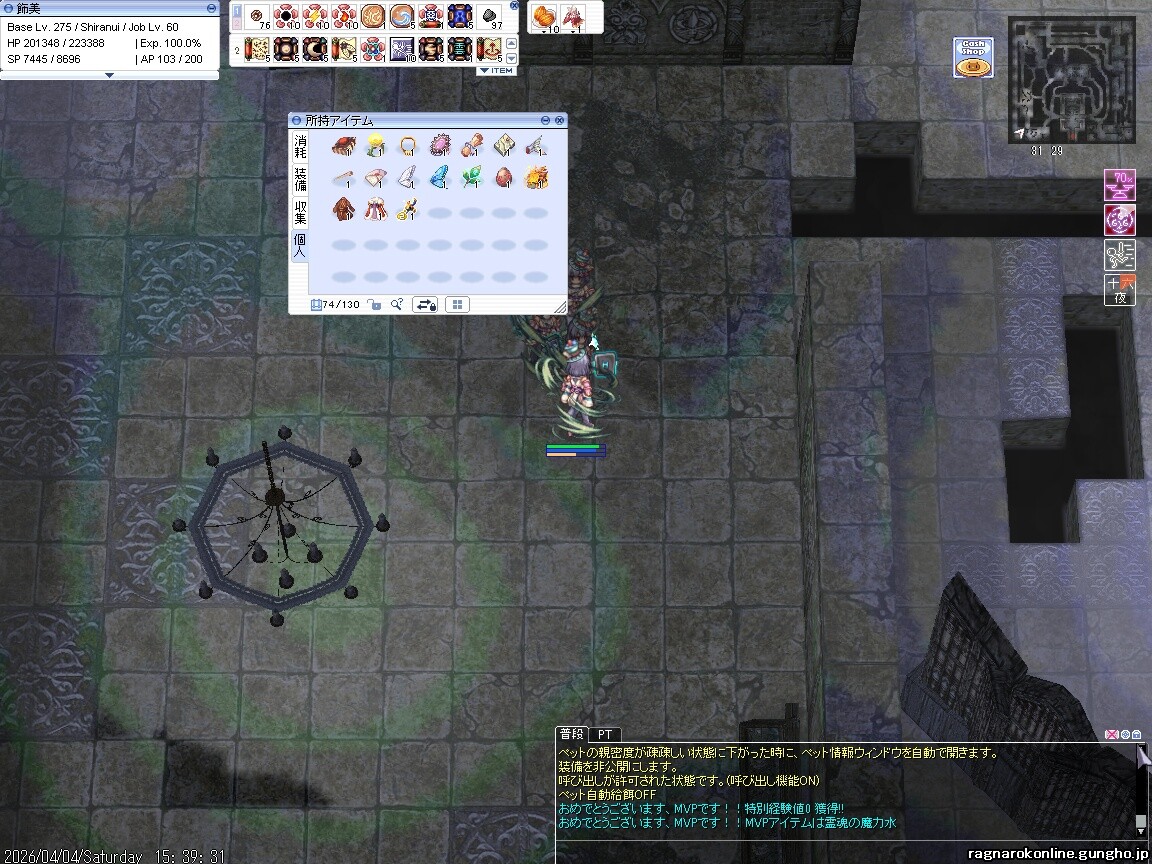1152x864 pixels.
Task: Open the ITEM dropdown under the hotbar
Action: click(496, 71)
